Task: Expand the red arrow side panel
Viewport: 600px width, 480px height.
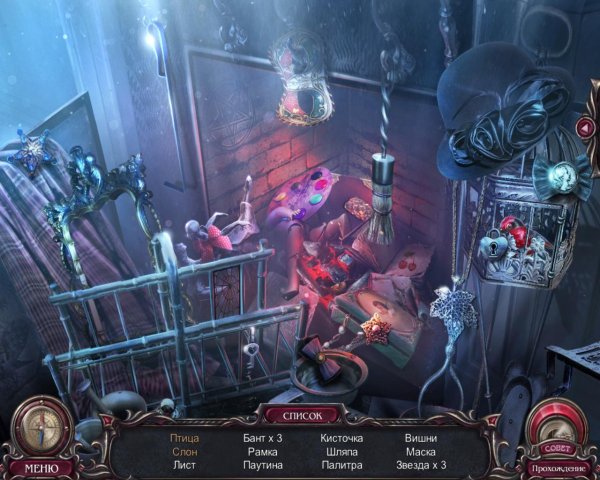Action: tap(584, 127)
